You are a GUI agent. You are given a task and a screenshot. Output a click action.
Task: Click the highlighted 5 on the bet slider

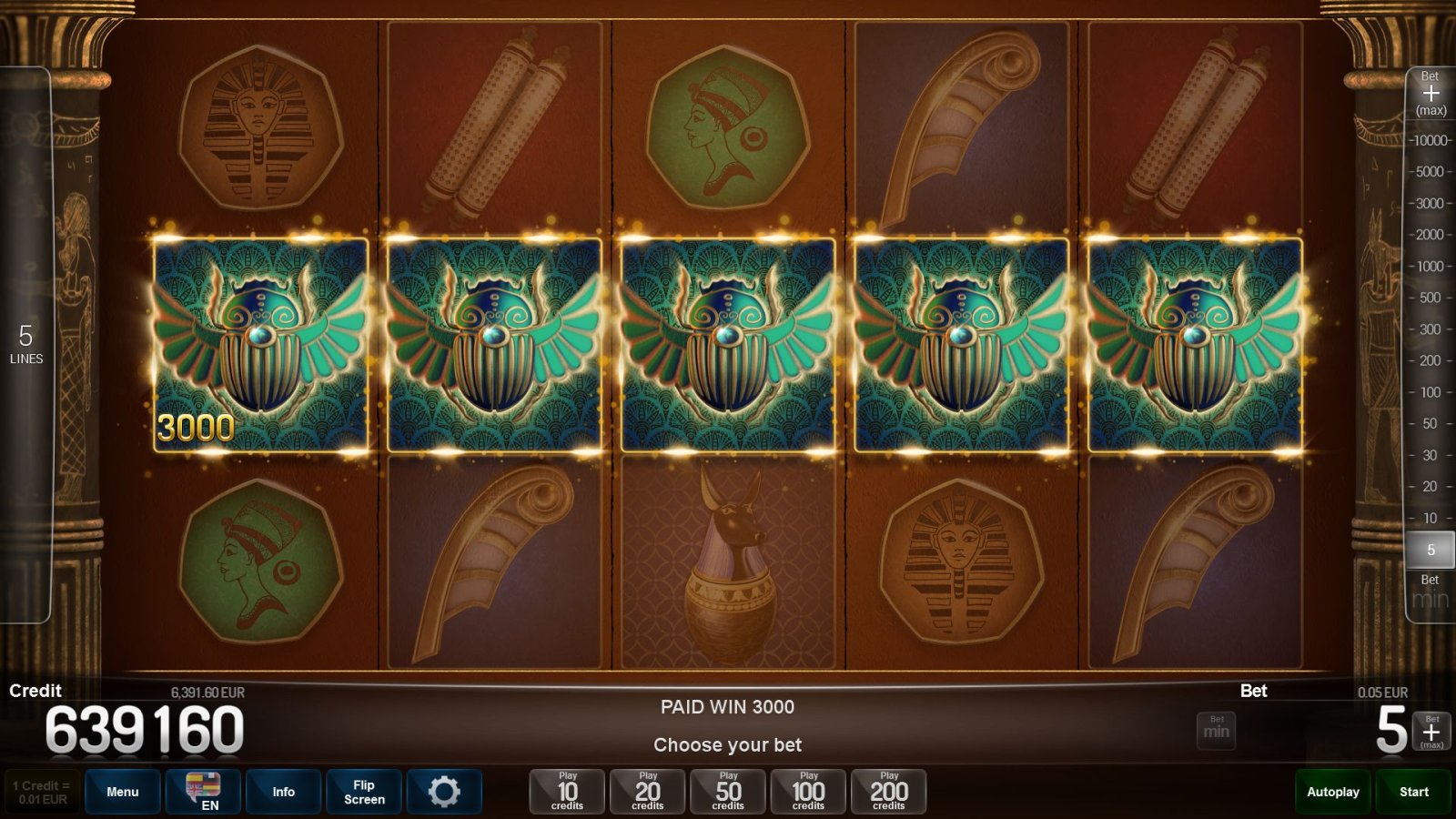coord(1431,550)
